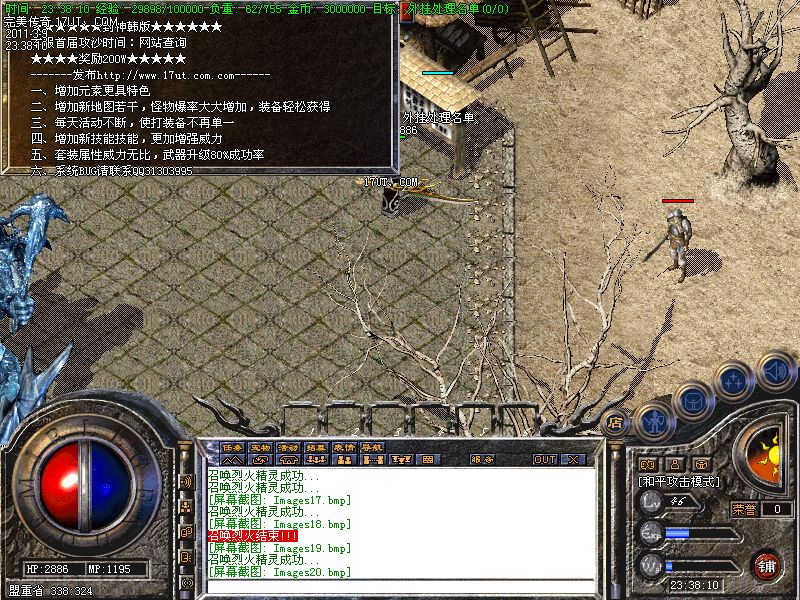The height and width of the screenshot is (600, 800).
Task: Open the 店 shop round button
Action: click(615, 423)
